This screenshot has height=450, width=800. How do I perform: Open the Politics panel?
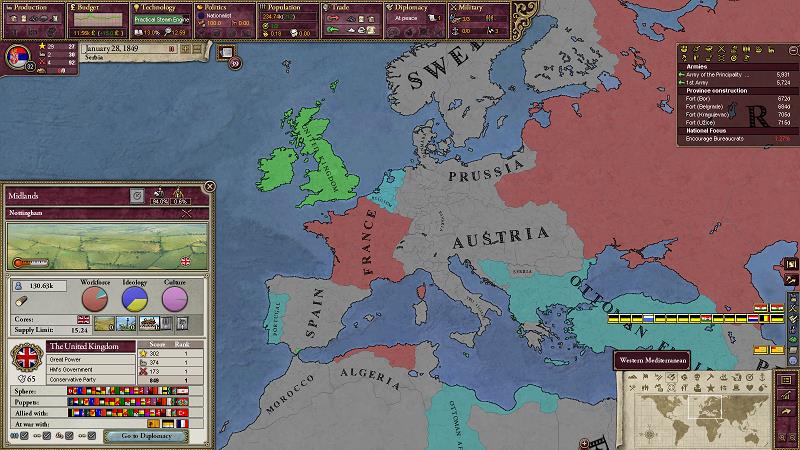pos(223,7)
